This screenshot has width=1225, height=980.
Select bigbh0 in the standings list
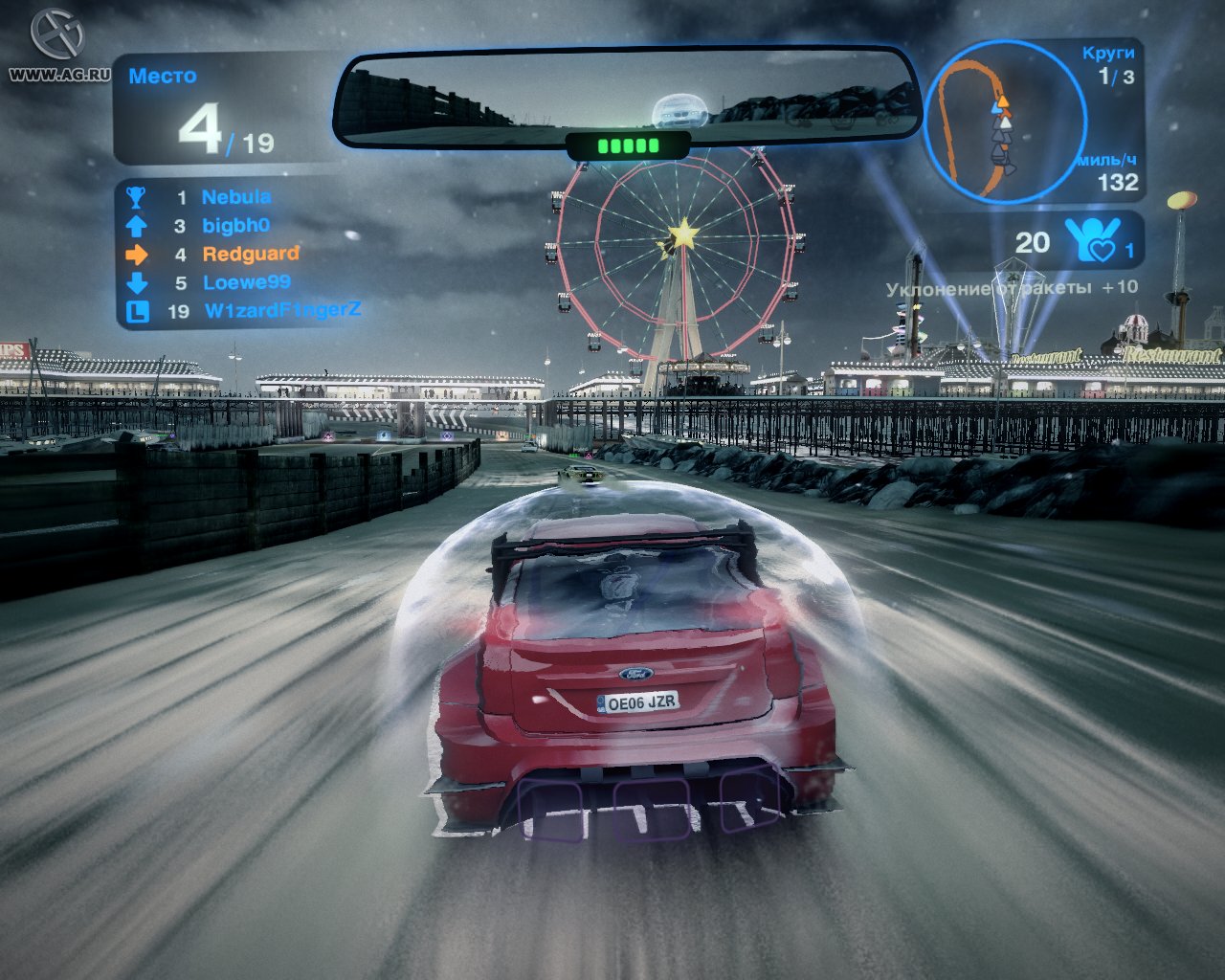point(235,226)
